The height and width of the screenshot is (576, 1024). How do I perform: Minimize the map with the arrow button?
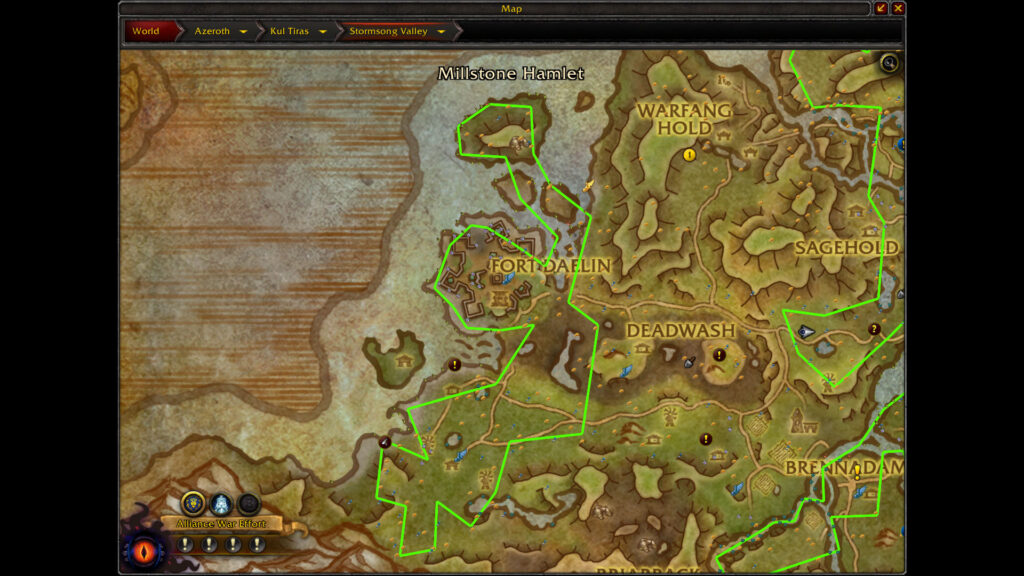coord(881,8)
